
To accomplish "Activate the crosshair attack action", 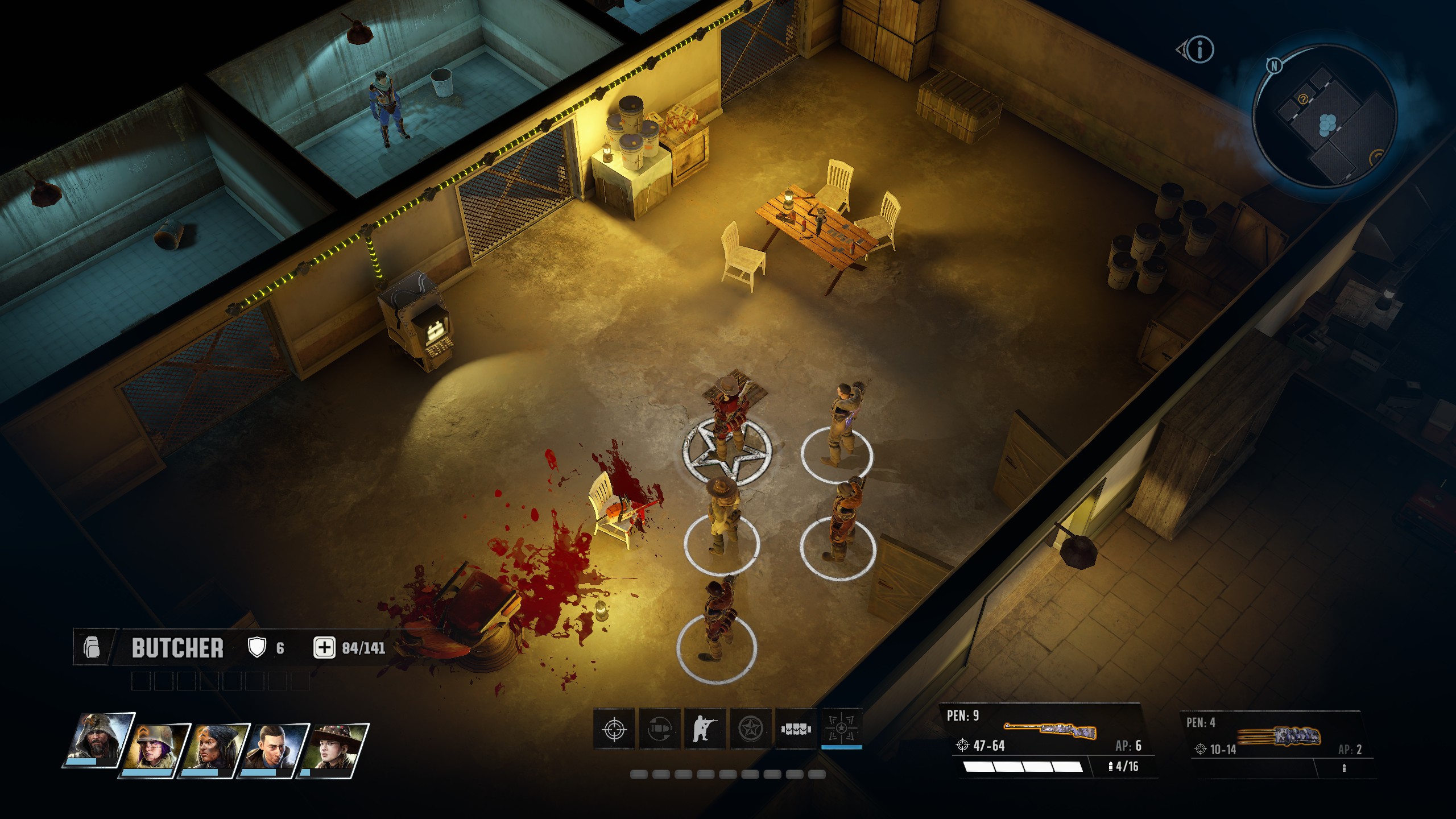I will (614, 729).
